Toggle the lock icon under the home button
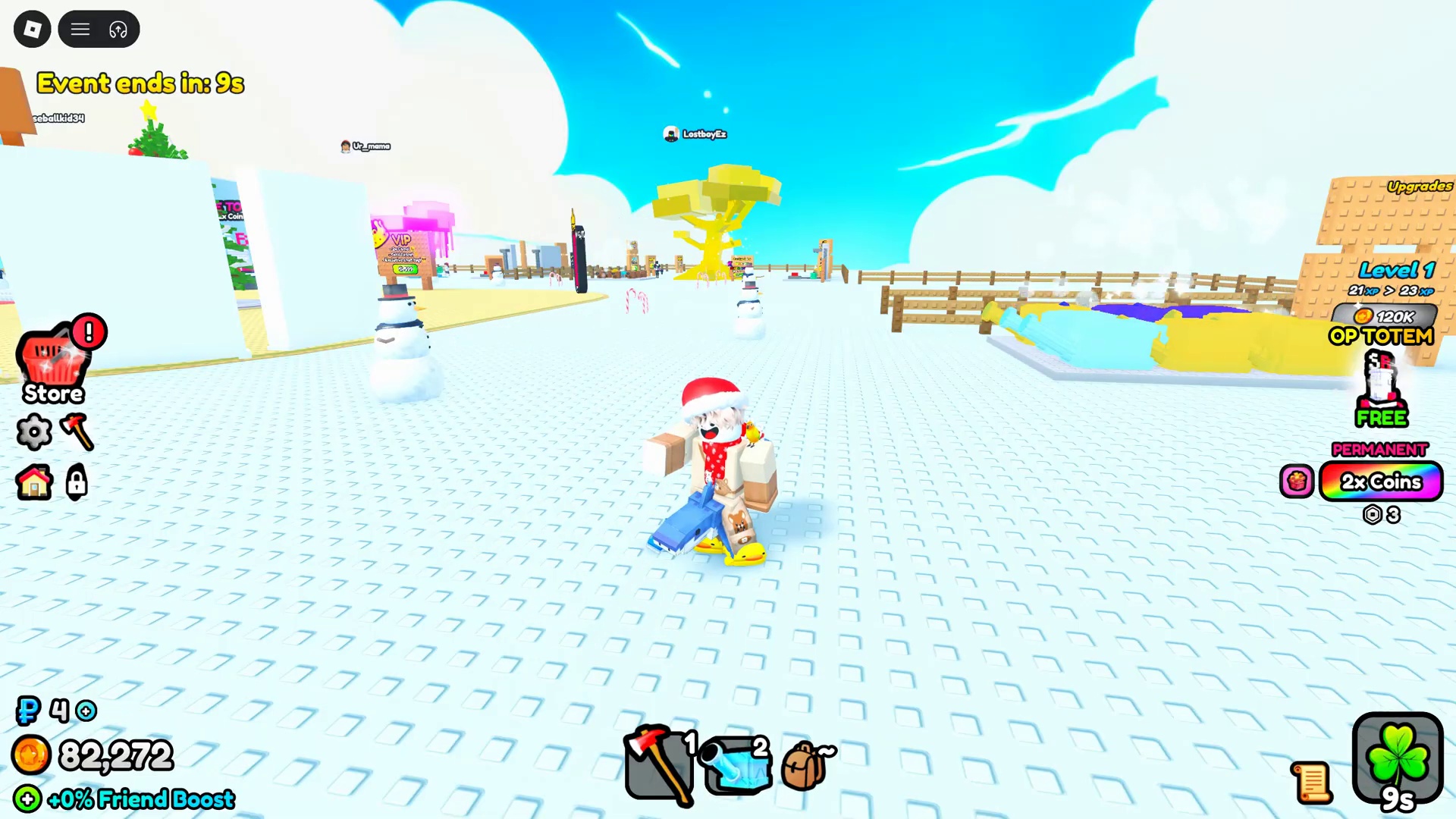The image size is (1456, 819). click(x=76, y=483)
